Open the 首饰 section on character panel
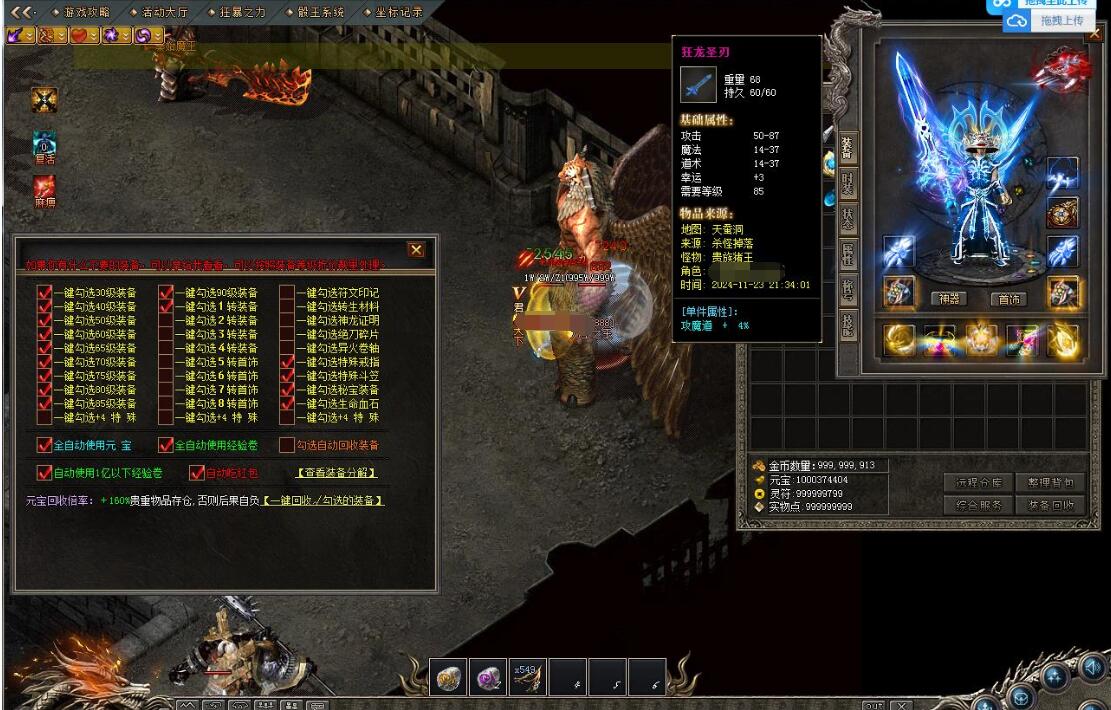This screenshot has width=1111, height=710. 1008,298
